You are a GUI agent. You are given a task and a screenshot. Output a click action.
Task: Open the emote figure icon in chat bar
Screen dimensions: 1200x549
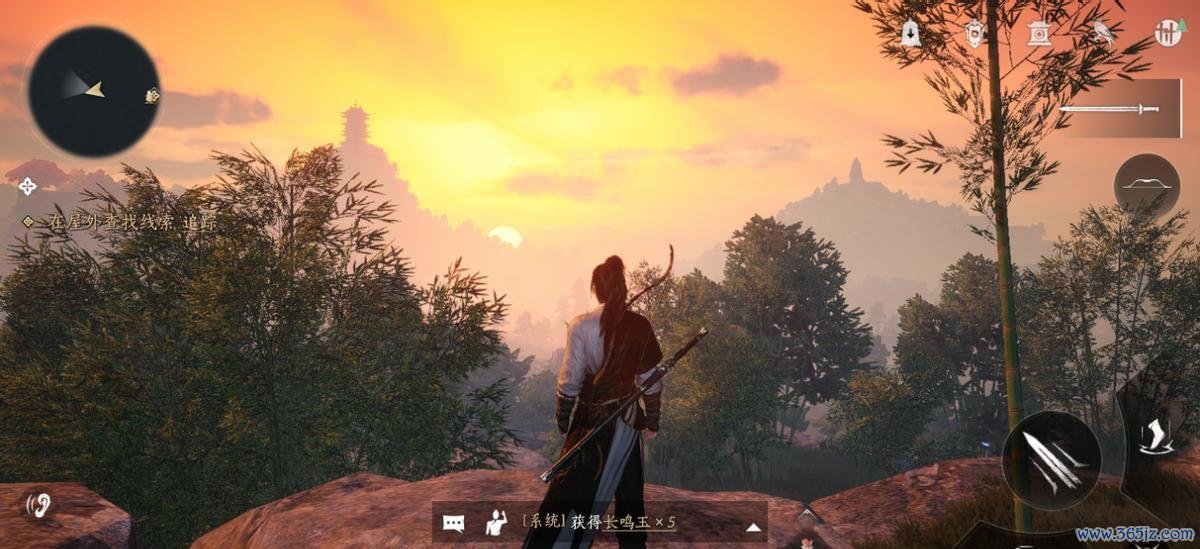click(494, 522)
